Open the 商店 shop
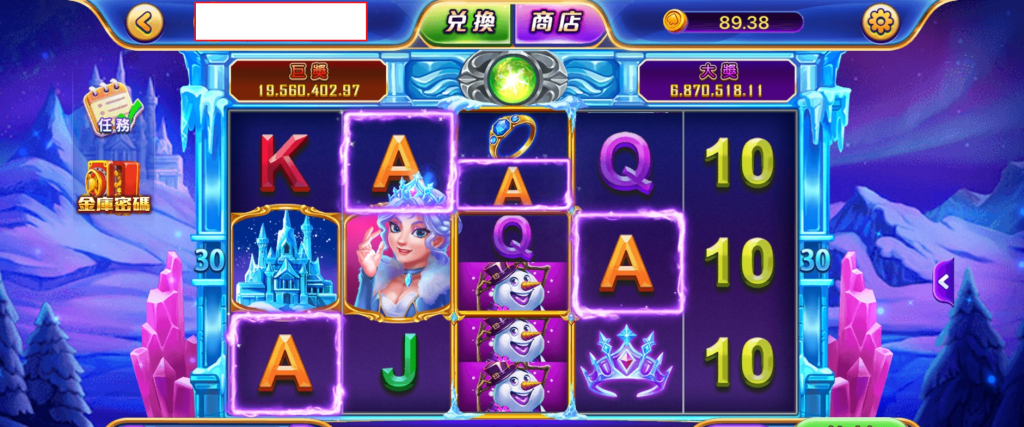 pyautogui.click(x=556, y=22)
